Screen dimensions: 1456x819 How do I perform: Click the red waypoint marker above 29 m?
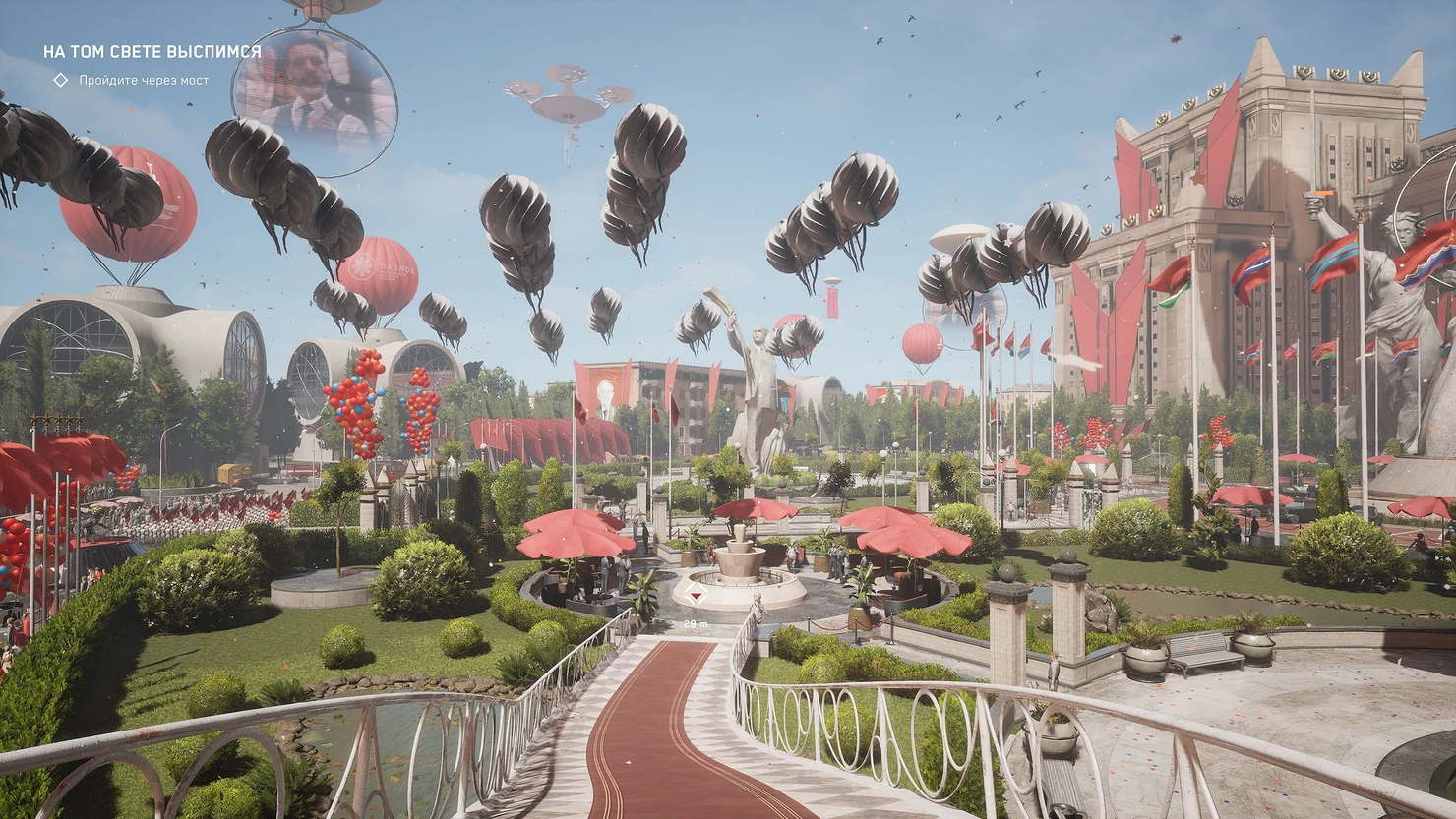[697, 598]
